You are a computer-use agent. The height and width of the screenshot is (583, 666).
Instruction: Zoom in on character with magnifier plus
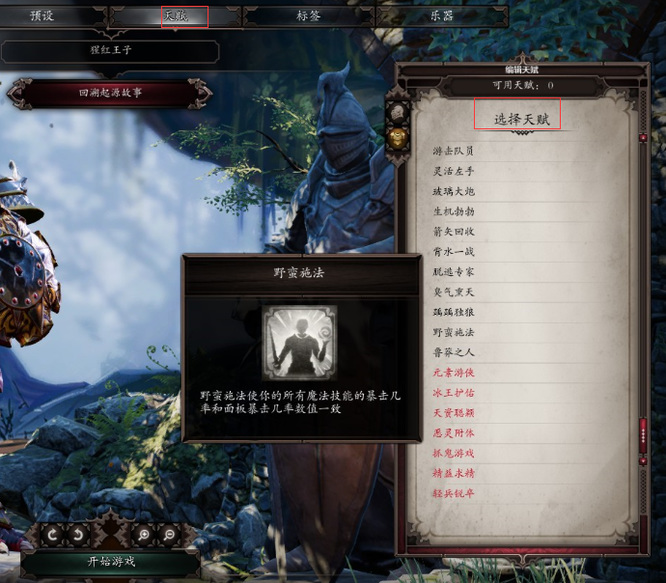pos(143,535)
